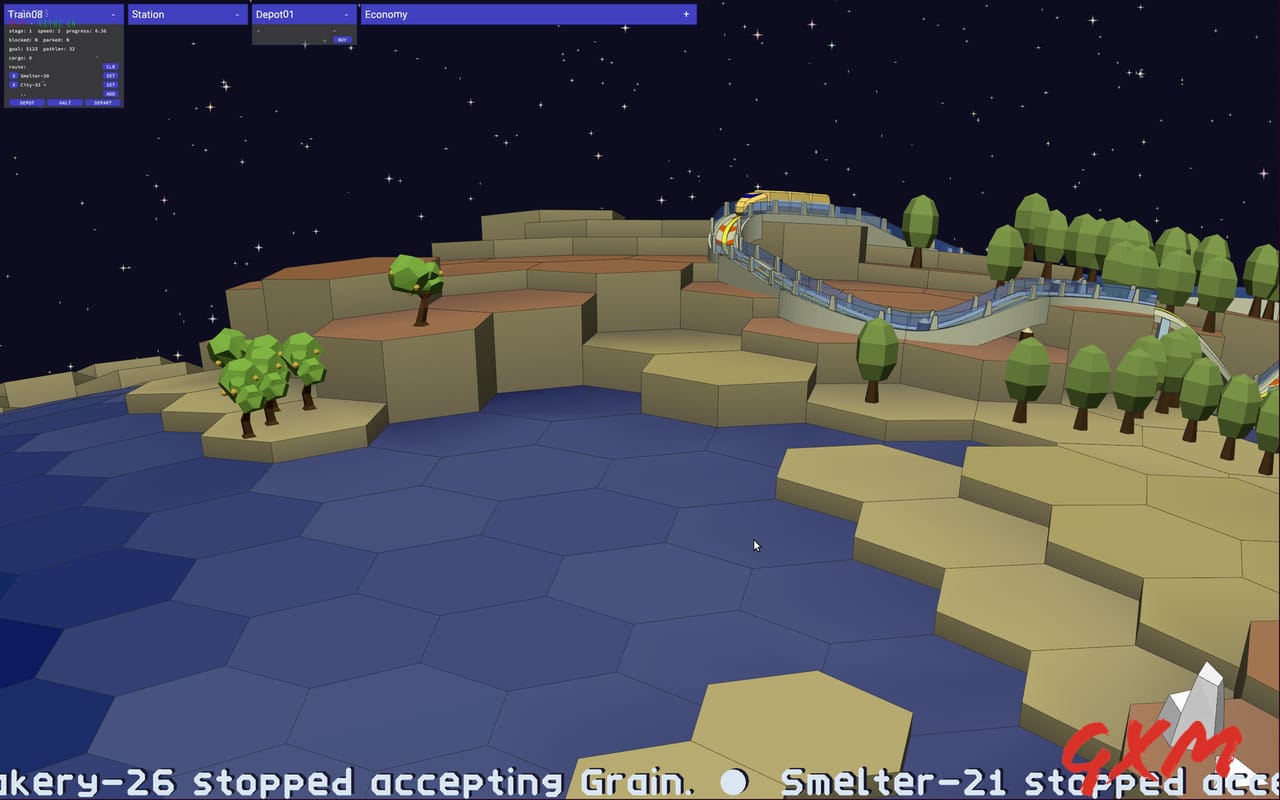1280x800 pixels.
Task: Expand the Economy panel with the plus
Action: pyautogui.click(x=686, y=14)
